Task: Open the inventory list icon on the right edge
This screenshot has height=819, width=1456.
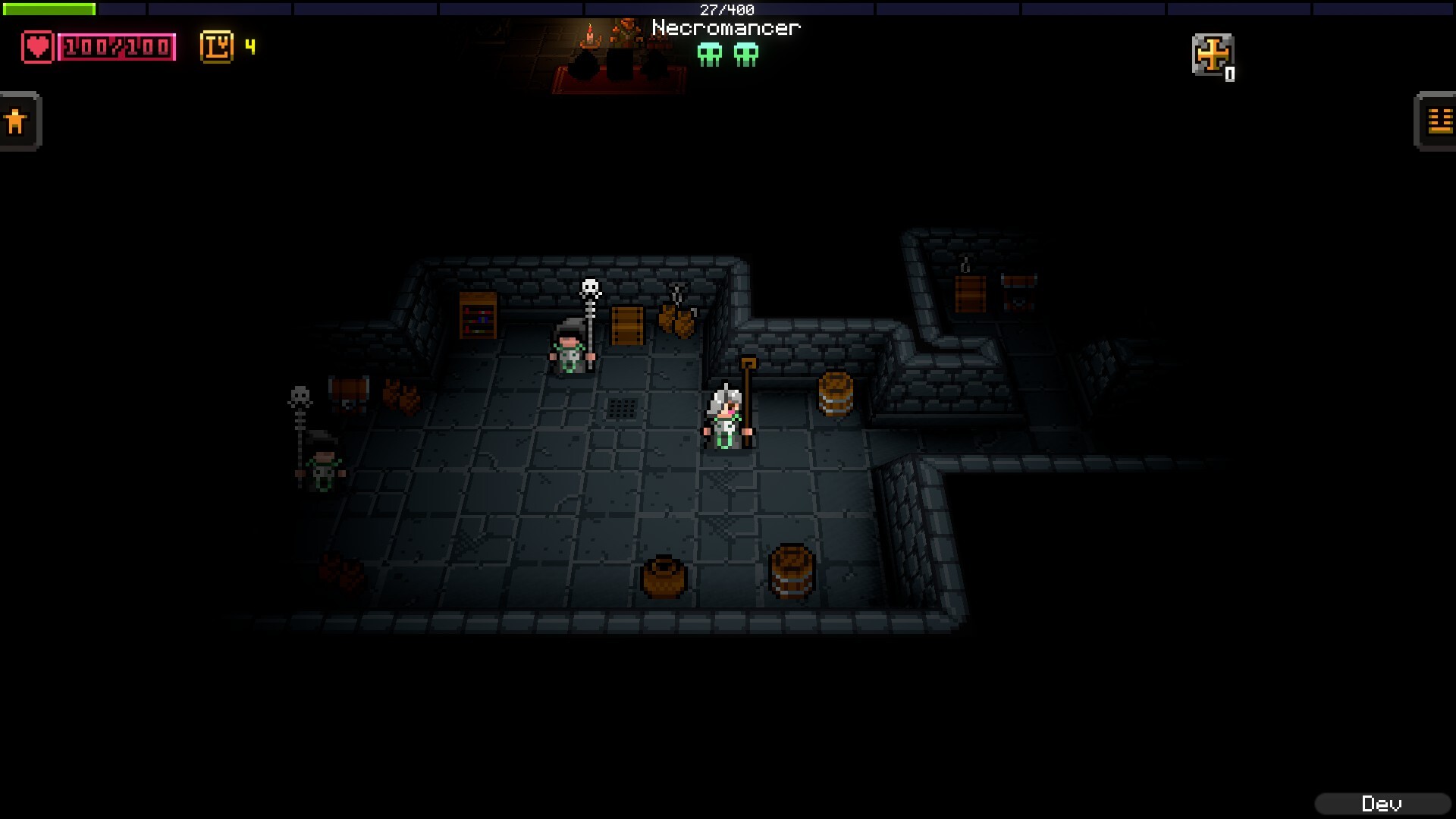Action: (x=1438, y=120)
